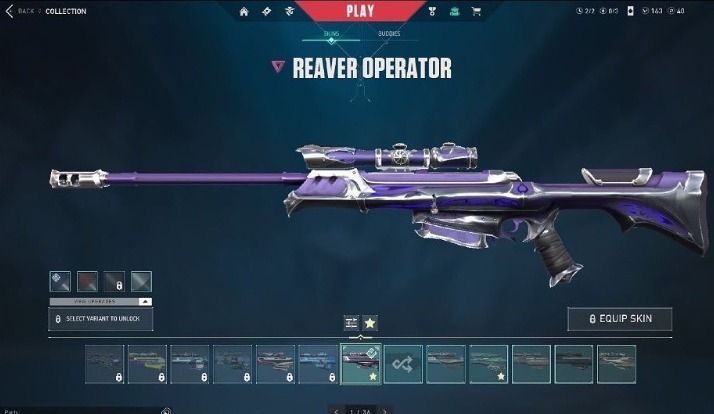Click Select Variant to Unlock button

[x=101, y=319]
